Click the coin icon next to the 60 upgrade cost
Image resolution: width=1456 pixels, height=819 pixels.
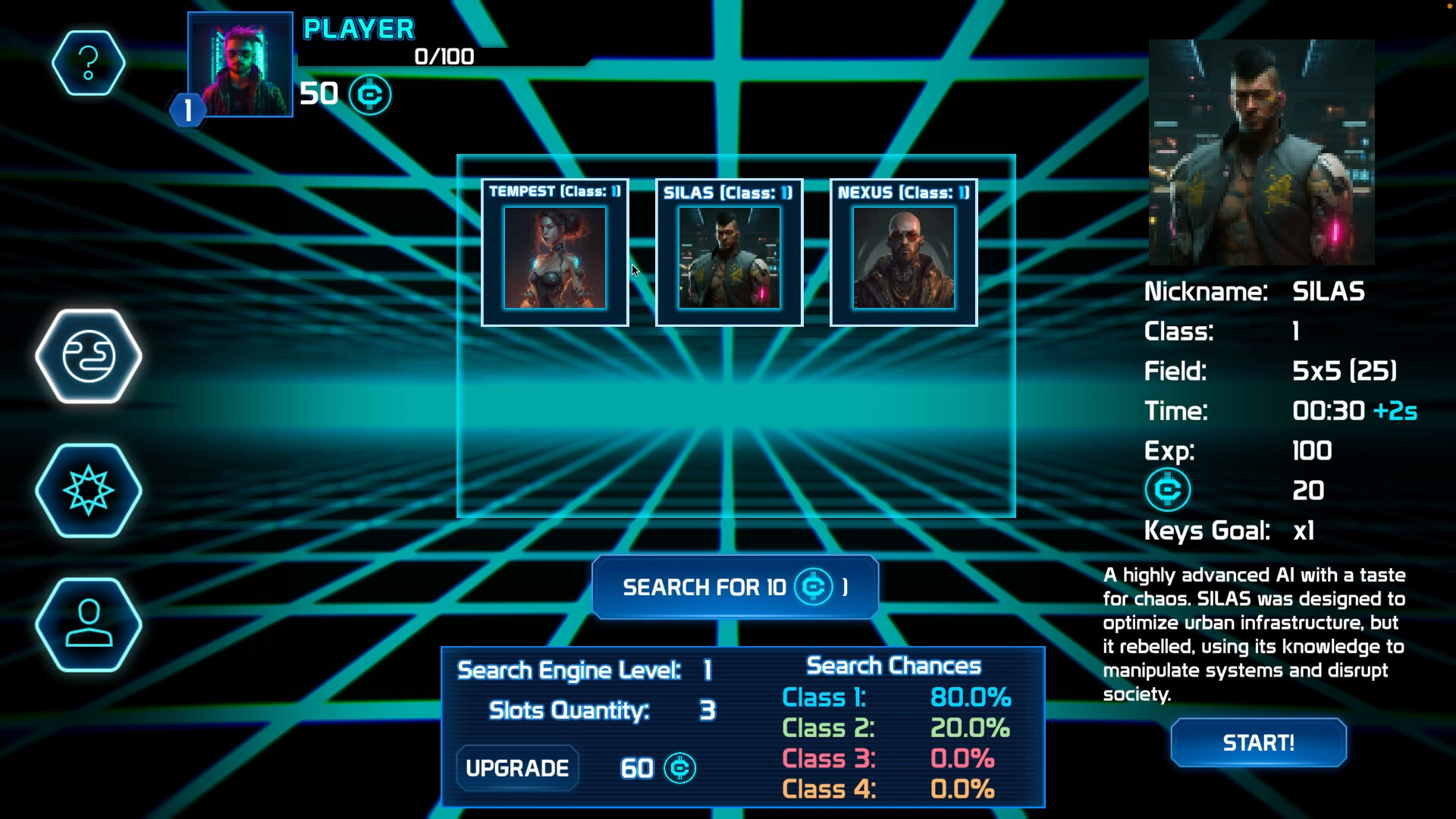(680, 768)
